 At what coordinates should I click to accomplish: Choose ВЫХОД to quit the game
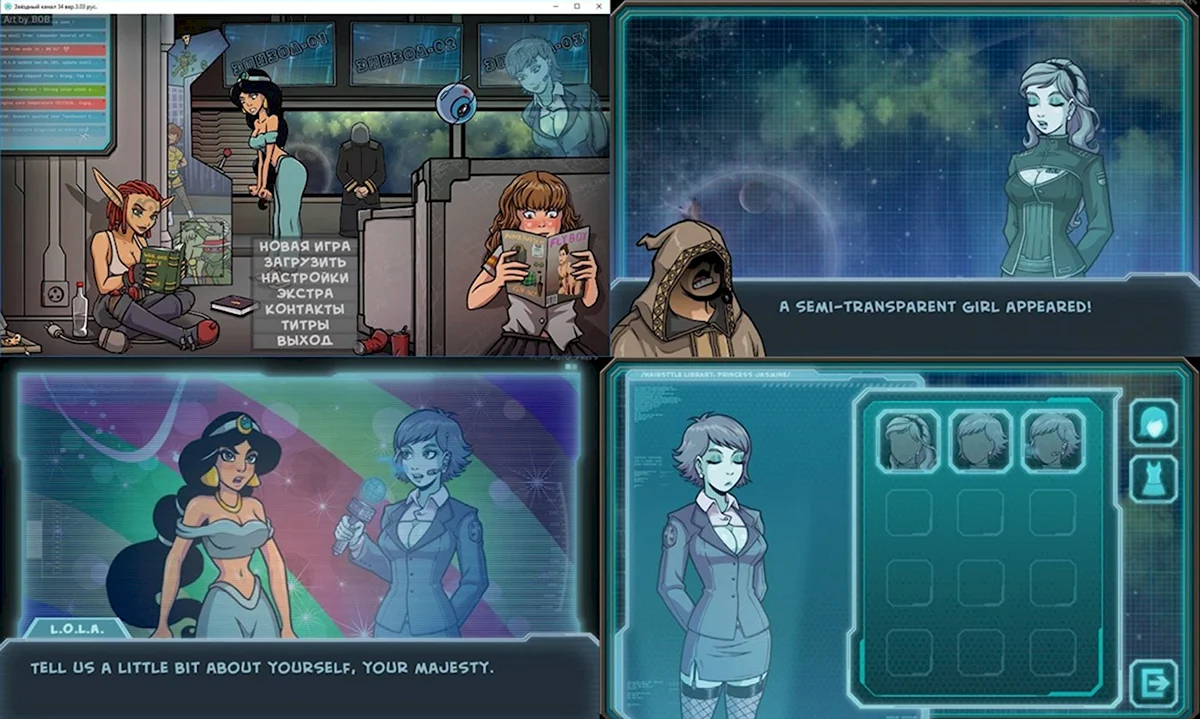303,341
